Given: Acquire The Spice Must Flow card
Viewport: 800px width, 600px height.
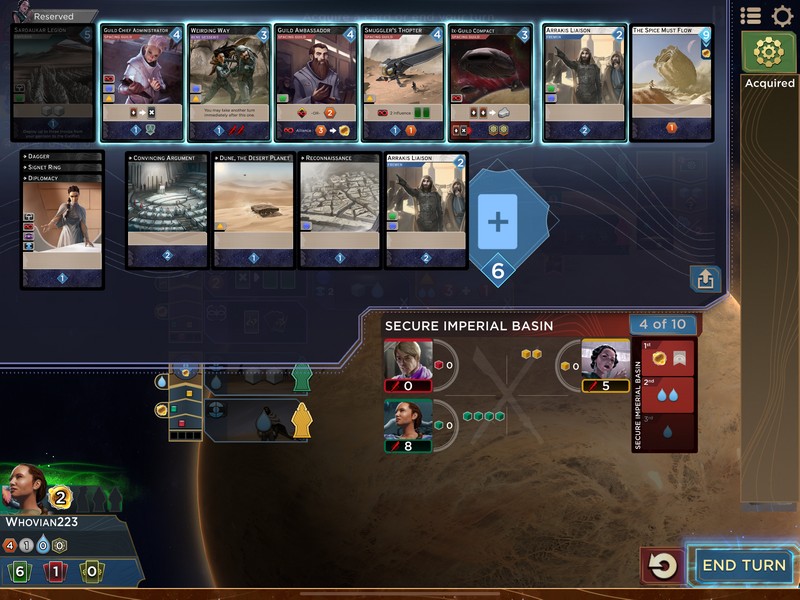Looking at the screenshot, I should point(671,82).
